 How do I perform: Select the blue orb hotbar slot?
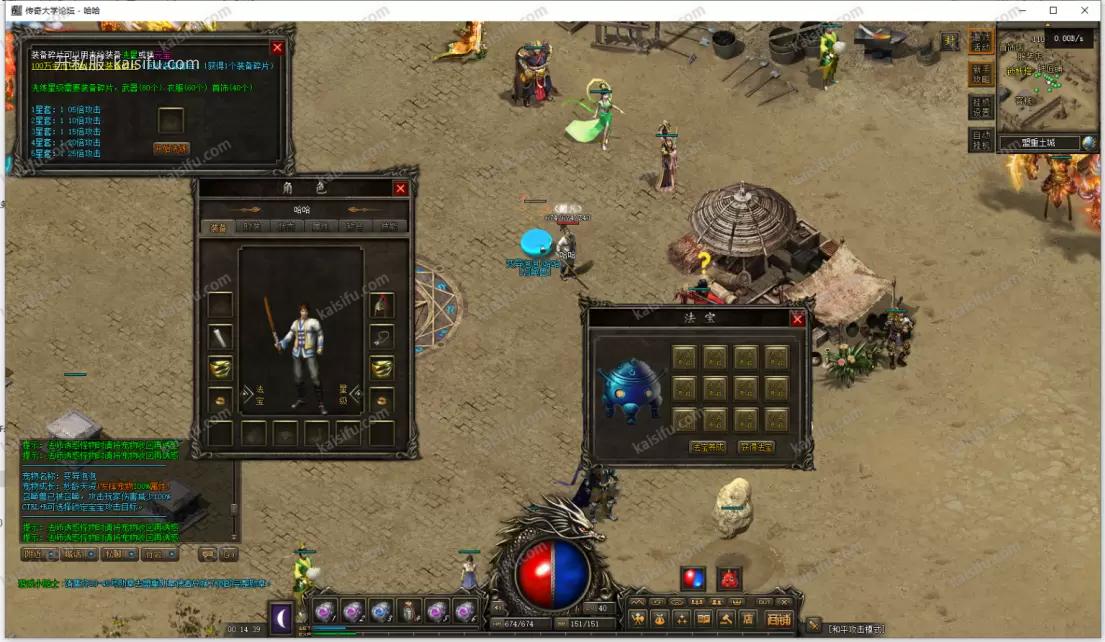[x=380, y=610]
